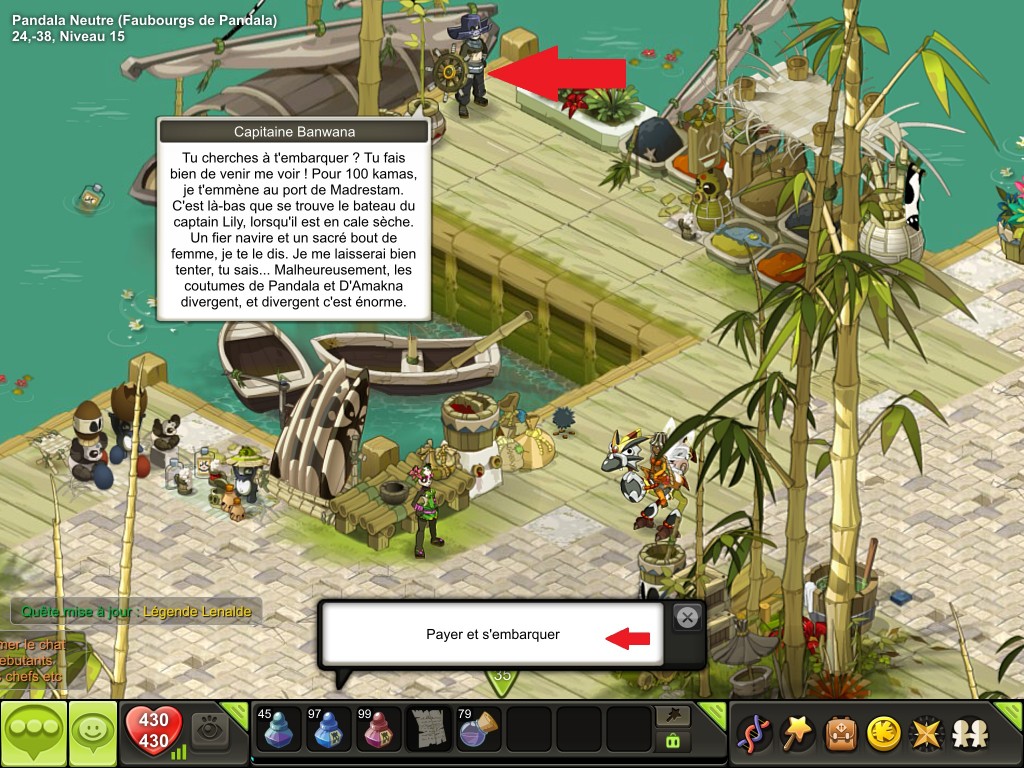The height and width of the screenshot is (768, 1024).
Task: Use the blue potion with 45 charges
Action: pos(278,730)
